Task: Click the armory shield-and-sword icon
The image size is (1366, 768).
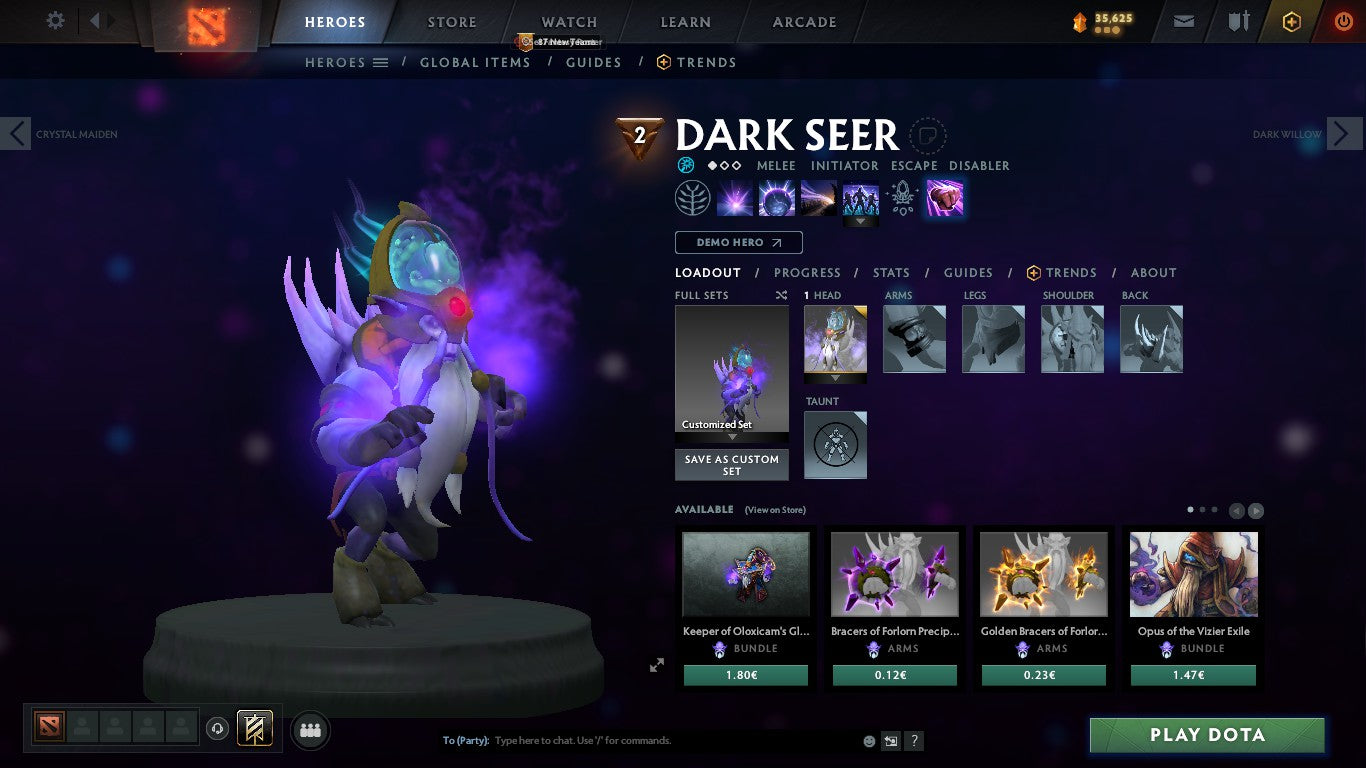Action: coord(1237,20)
